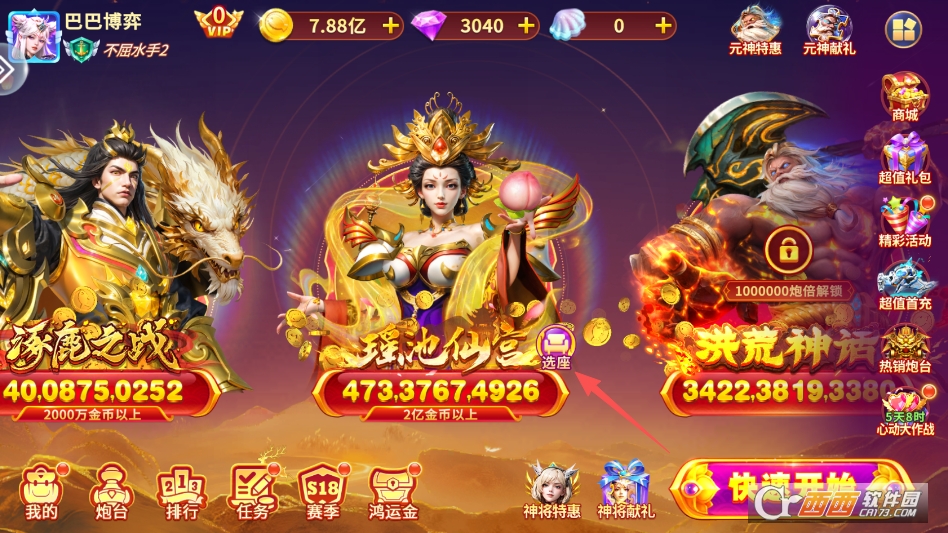Open the 炮台 cannon menu
Image resolution: width=948 pixels, height=533 pixels.
pos(109,492)
